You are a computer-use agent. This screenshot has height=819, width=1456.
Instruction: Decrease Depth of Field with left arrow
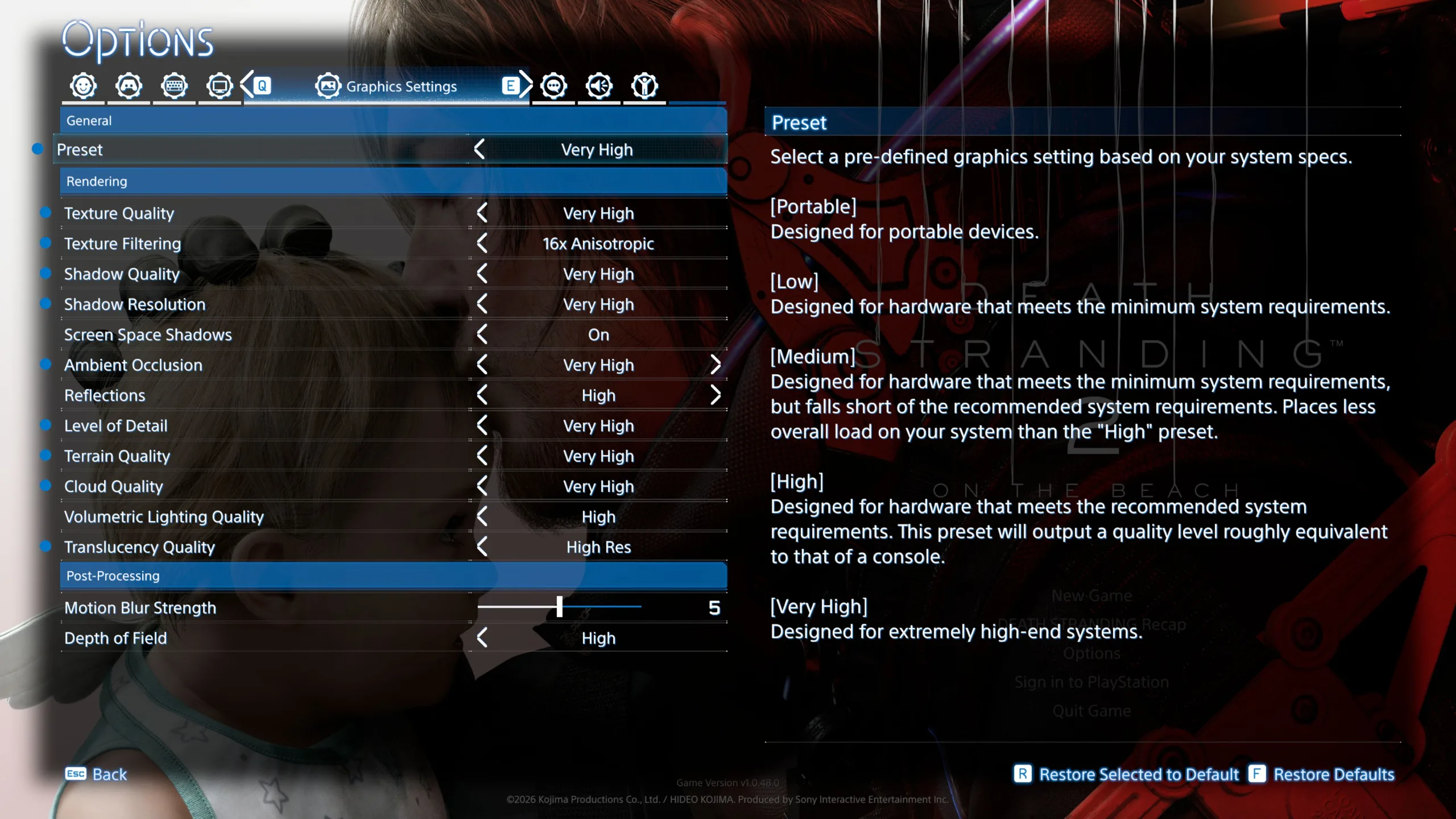point(482,638)
